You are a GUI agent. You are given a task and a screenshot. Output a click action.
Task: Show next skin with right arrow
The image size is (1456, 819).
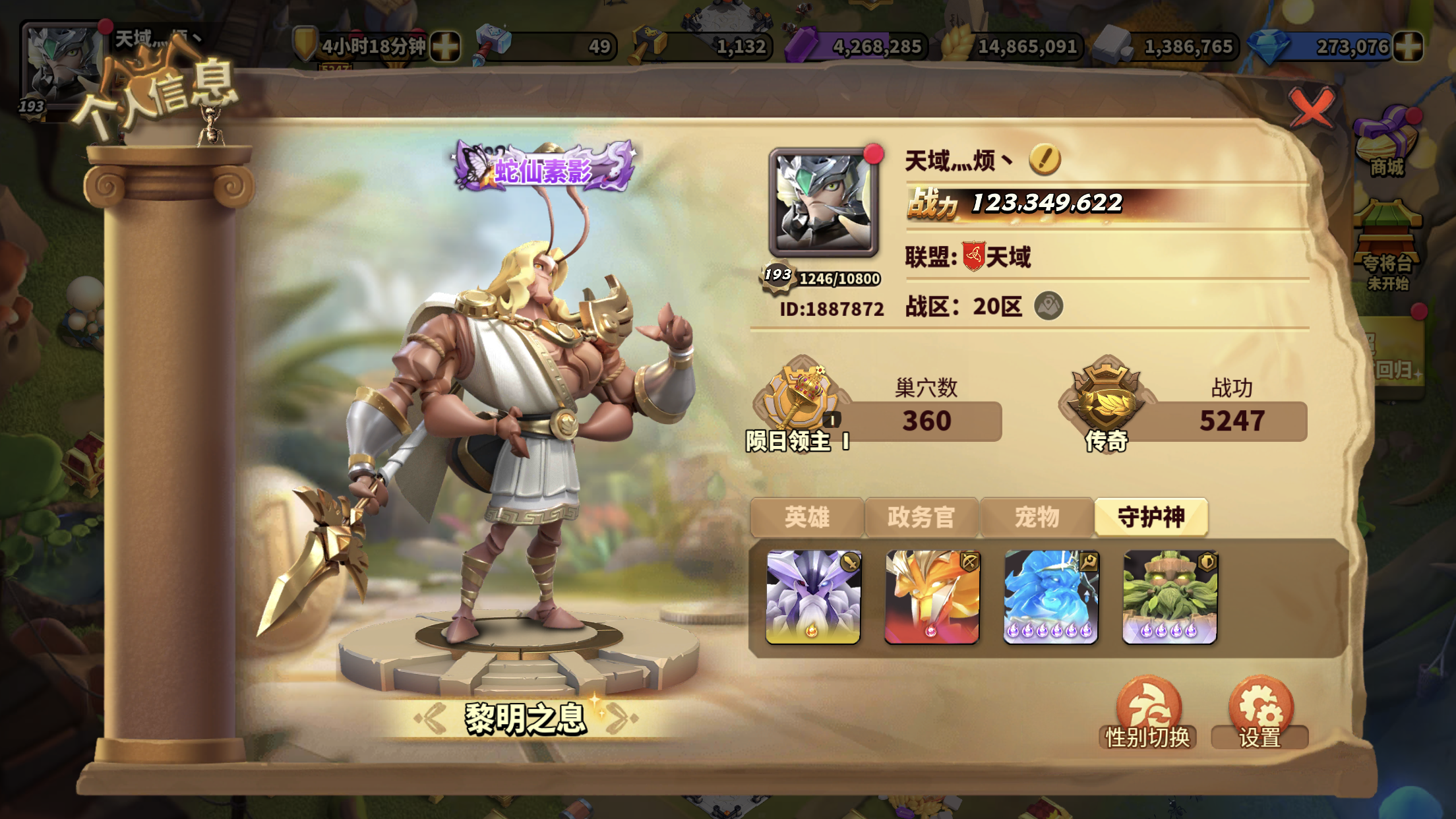coord(621,718)
